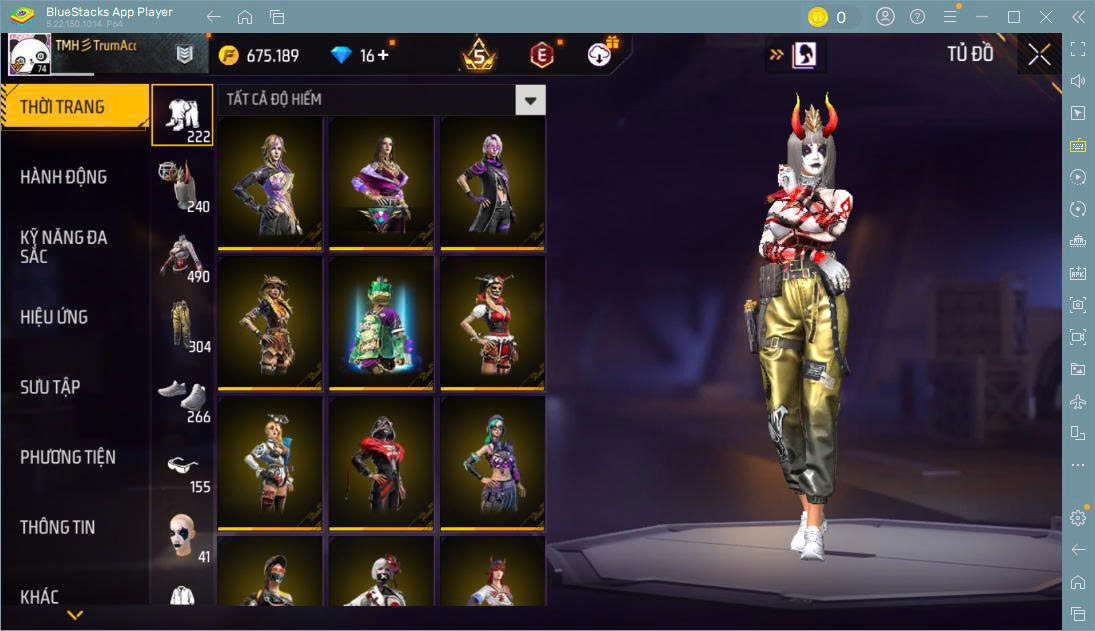Select the KỸ NĂNG ĐA SẮC tab
The width and height of the screenshot is (1095, 631).
pos(64,246)
